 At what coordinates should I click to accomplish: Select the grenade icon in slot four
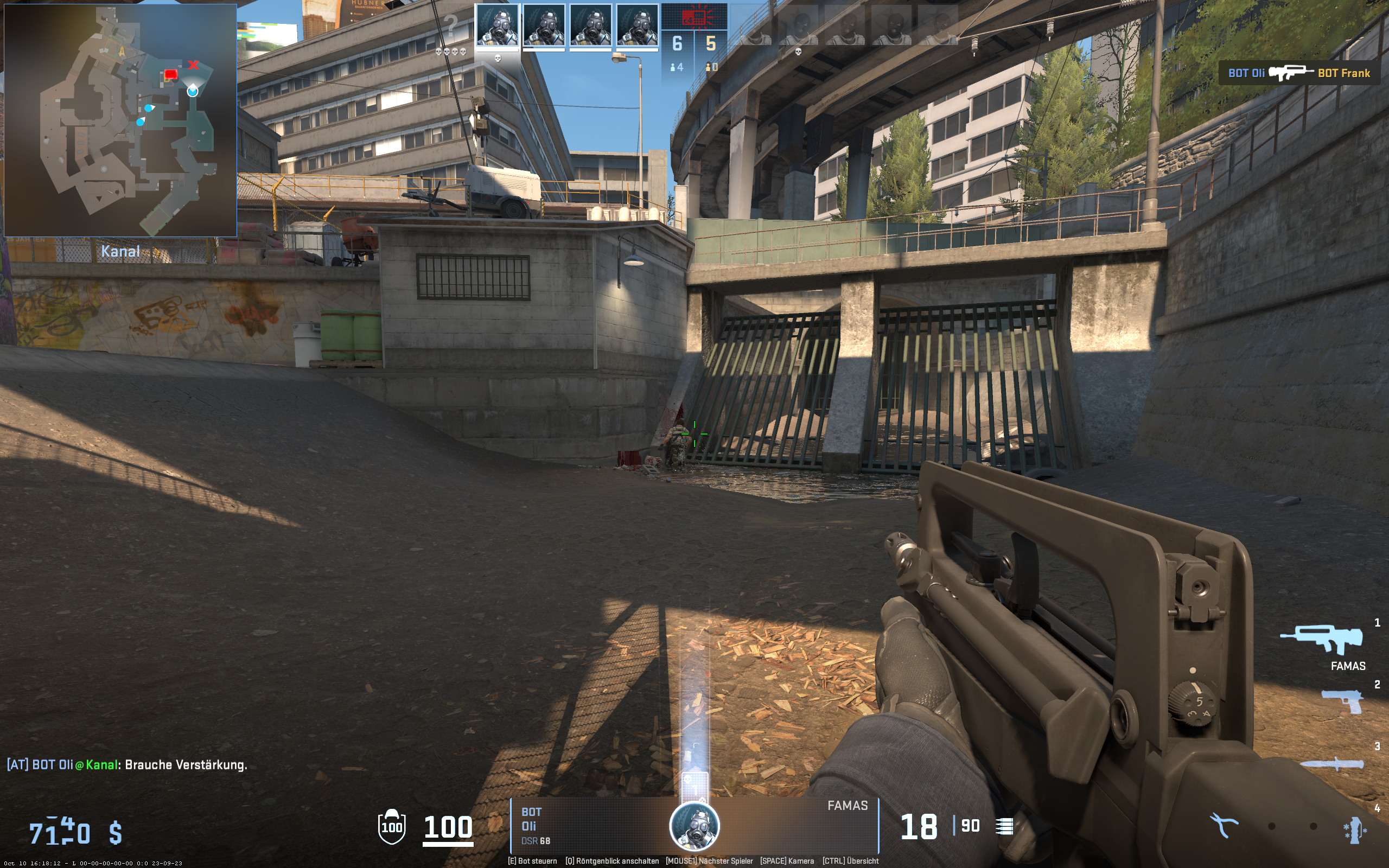pos(1355,830)
